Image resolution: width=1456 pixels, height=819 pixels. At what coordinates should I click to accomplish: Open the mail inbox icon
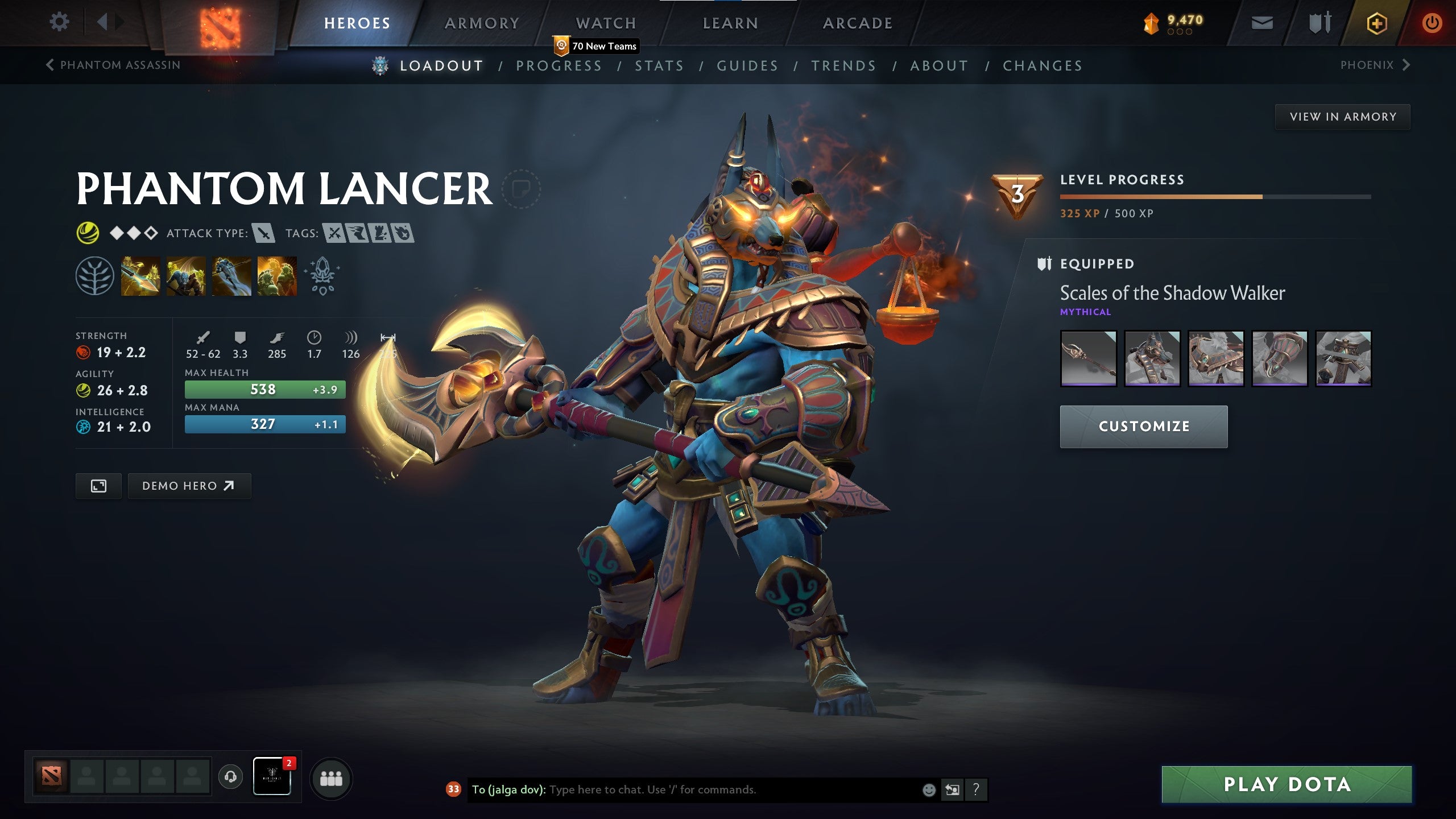[x=1261, y=23]
